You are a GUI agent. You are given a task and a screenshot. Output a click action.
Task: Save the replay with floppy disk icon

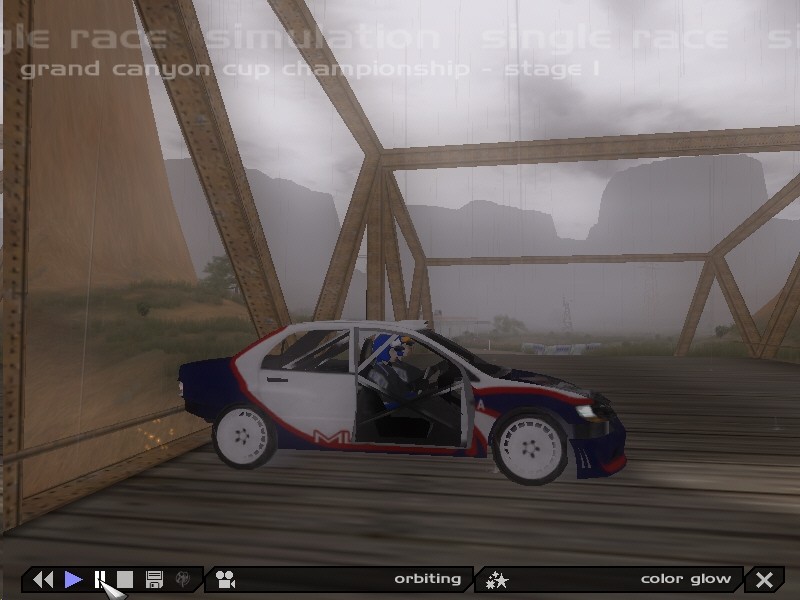coord(154,579)
